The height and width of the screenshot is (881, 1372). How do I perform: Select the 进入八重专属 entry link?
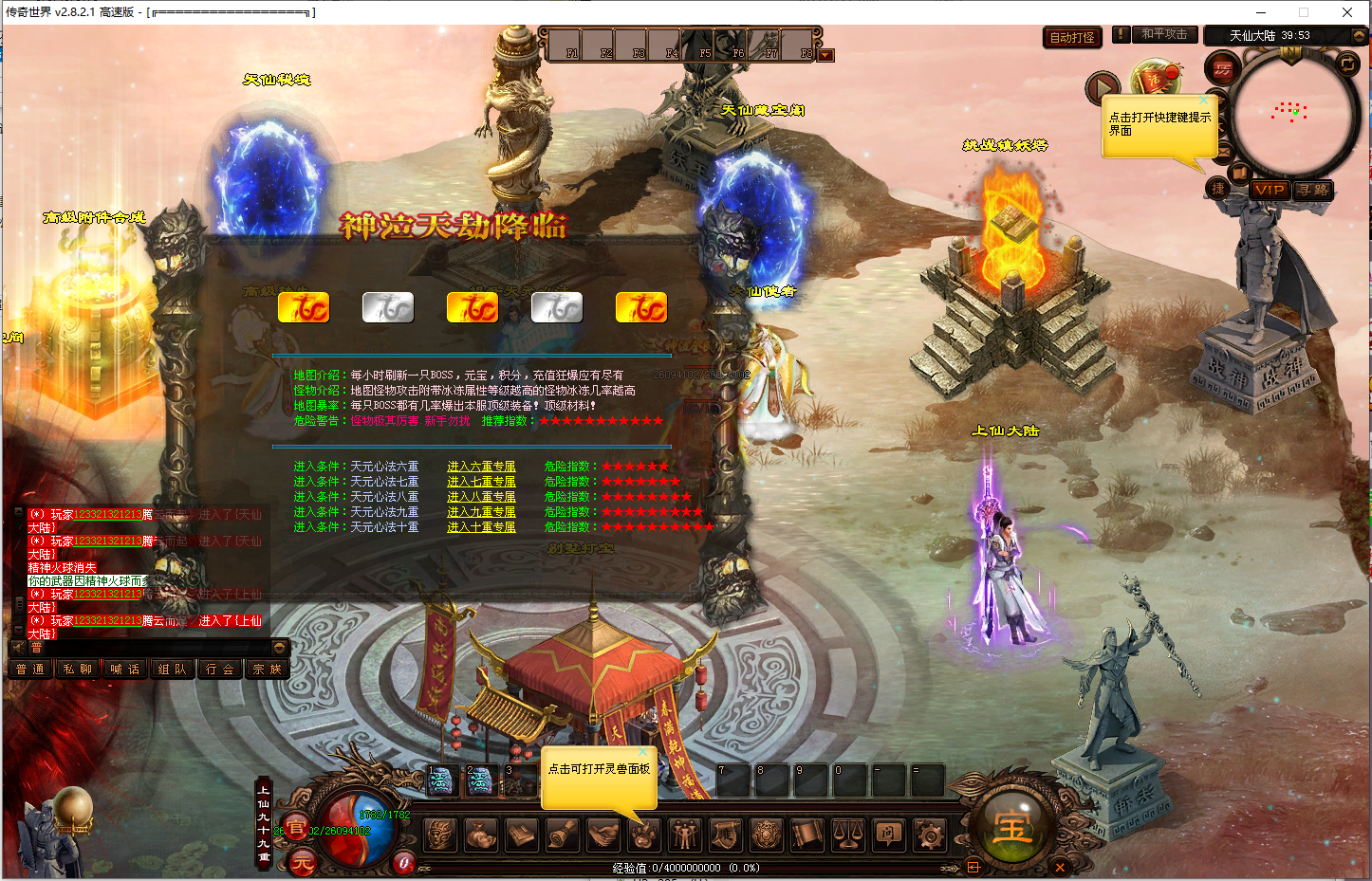pyautogui.click(x=481, y=497)
